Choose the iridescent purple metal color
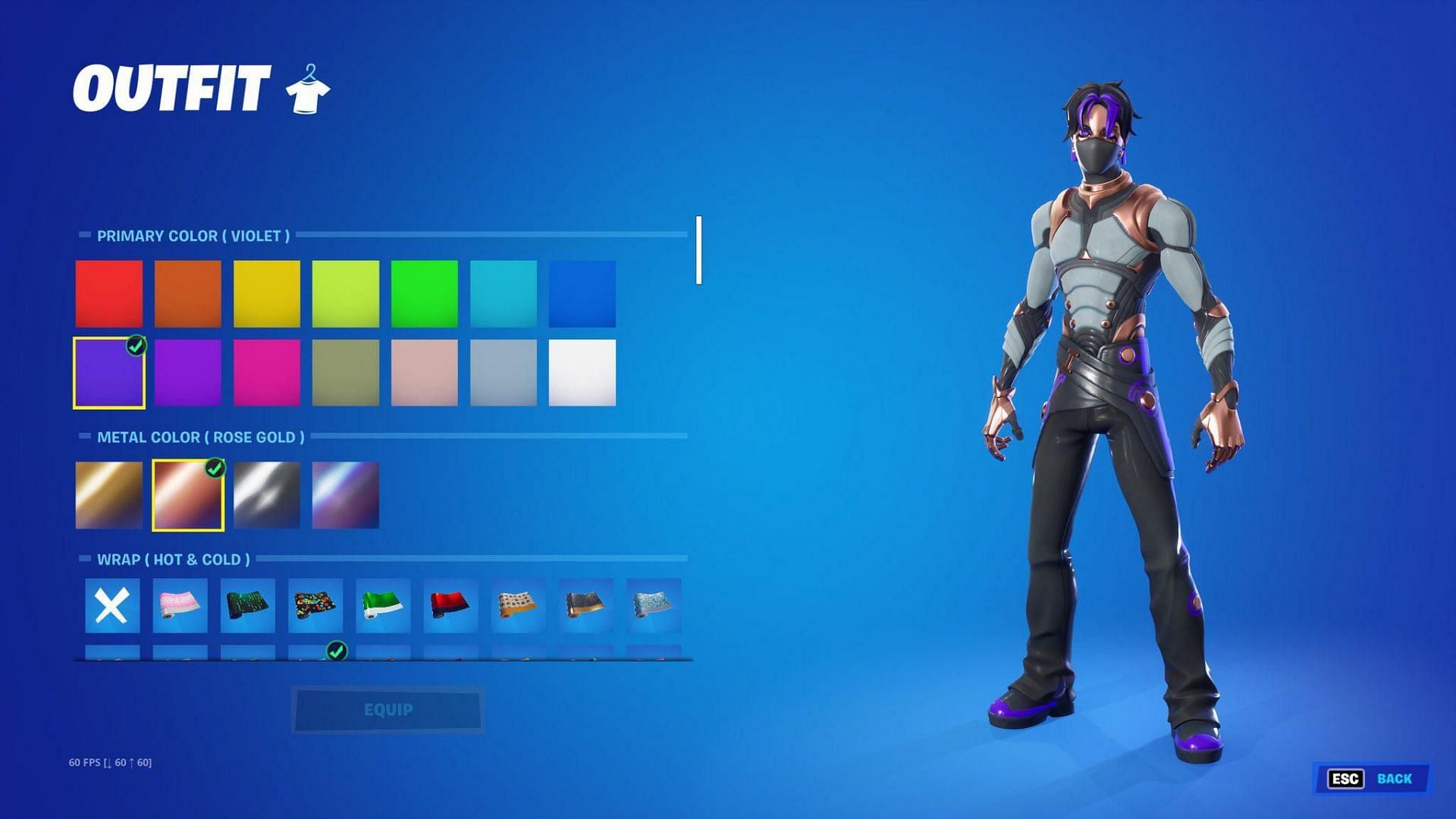 pyautogui.click(x=346, y=495)
